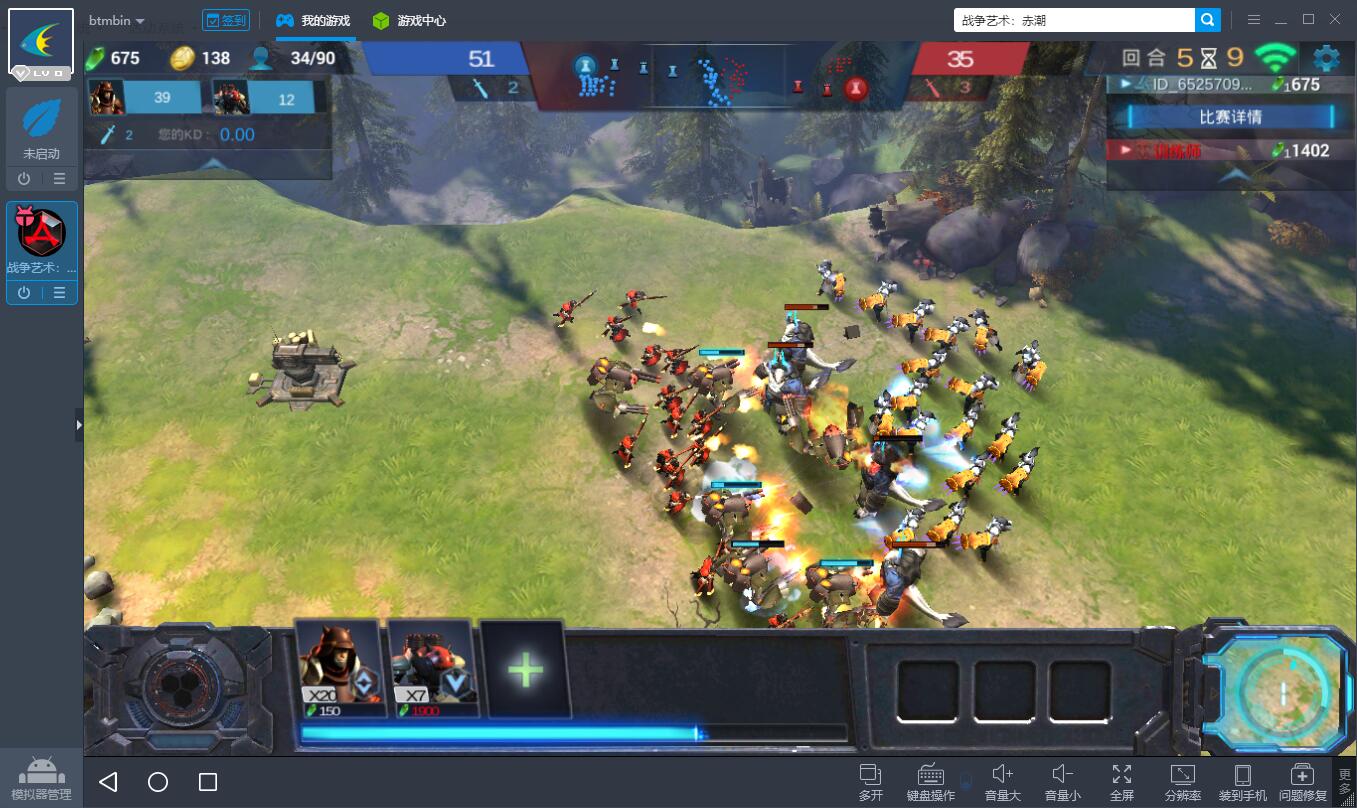The height and width of the screenshot is (808, 1357).
Task: Switch to the 游戏中心 game center tab
Action: (x=409, y=20)
